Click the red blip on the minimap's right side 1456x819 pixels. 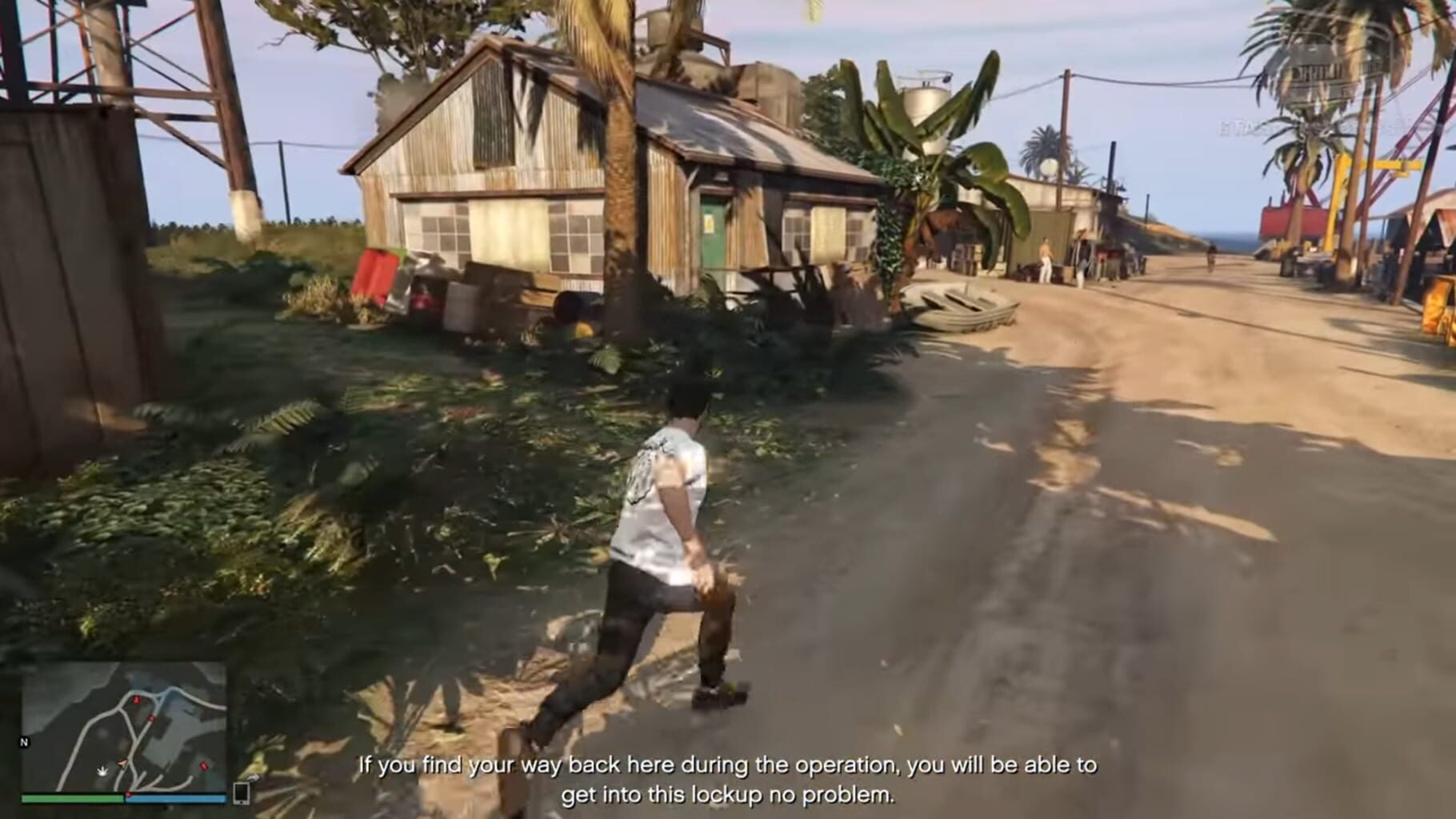(x=204, y=767)
